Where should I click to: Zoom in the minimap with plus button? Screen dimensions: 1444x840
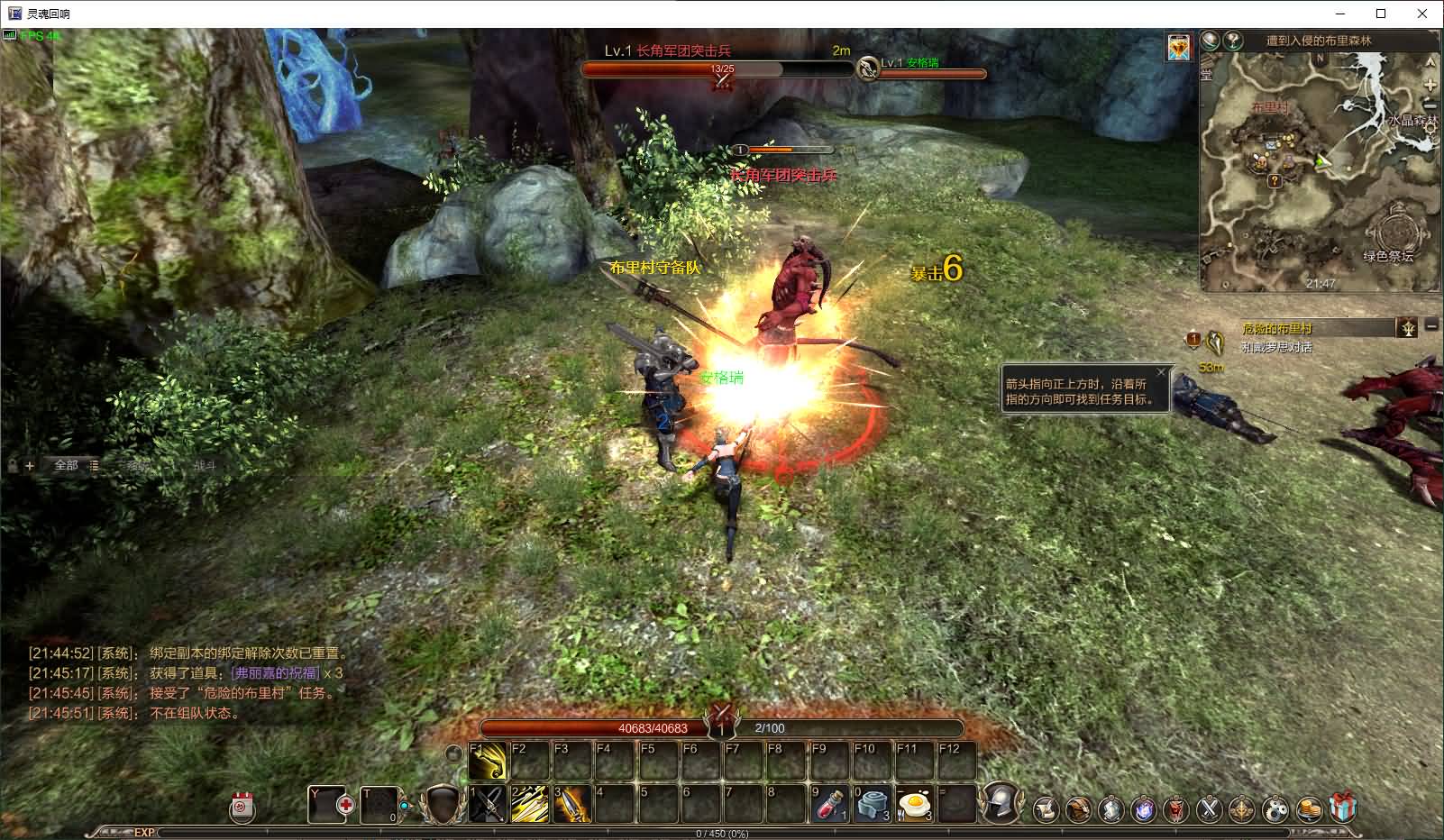pyautogui.click(x=1430, y=85)
